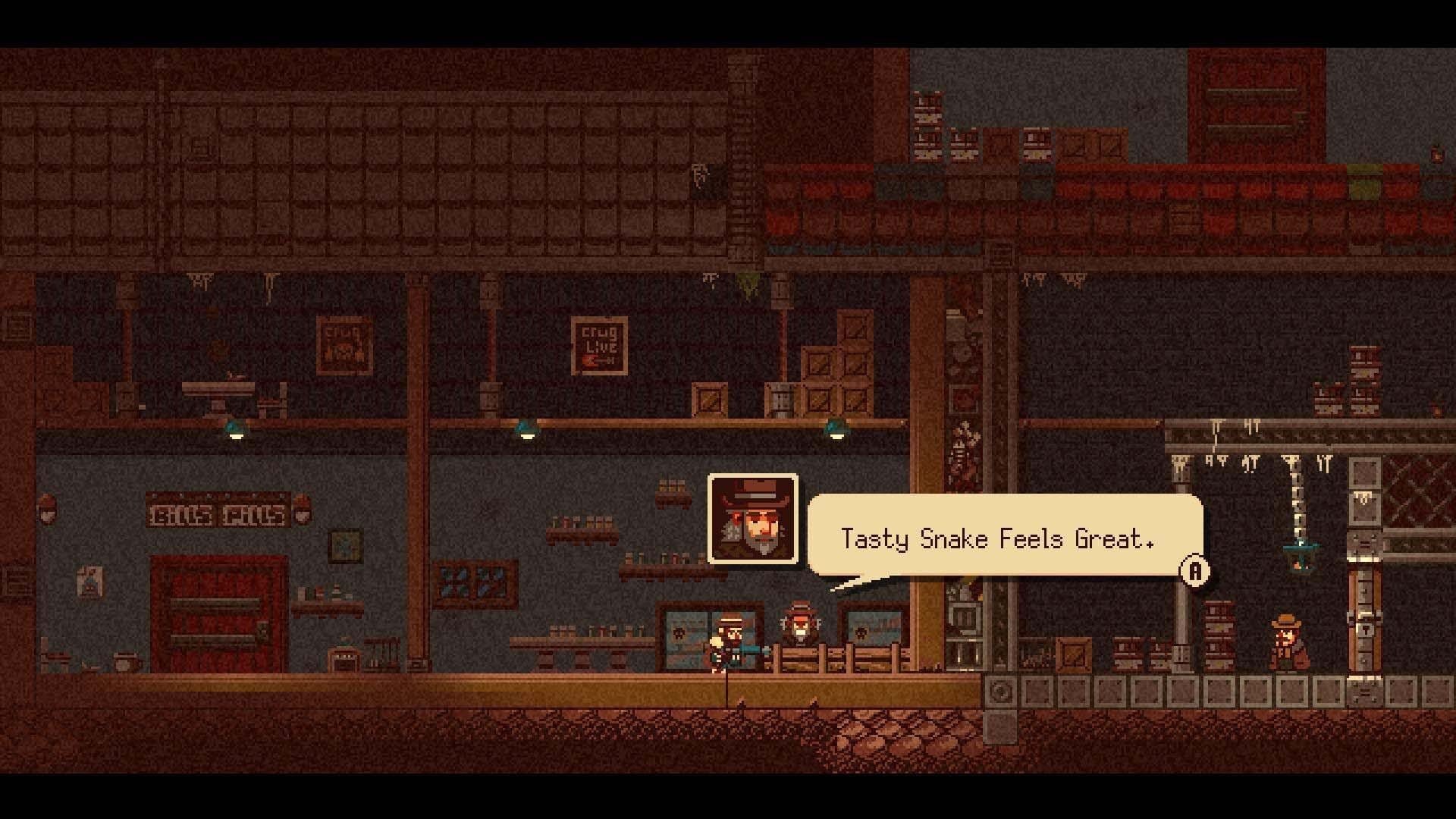Open the large red saloon door
This screenshot has width=1456, height=819.
220,614
